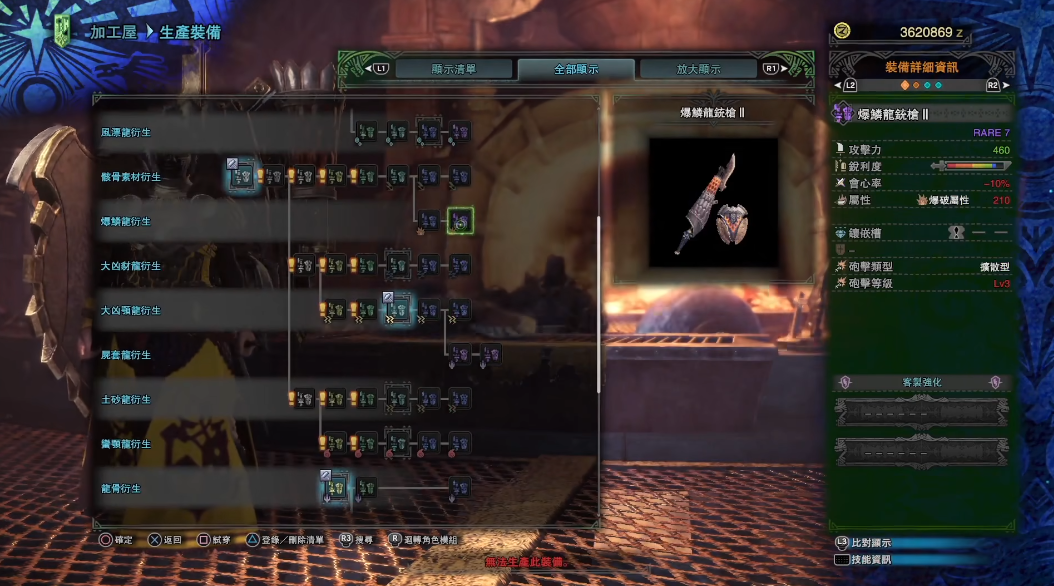The width and height of the screenshot is (1054, 586).
Task: Open the 客製強化 section header
Action: tap(920, 383)
